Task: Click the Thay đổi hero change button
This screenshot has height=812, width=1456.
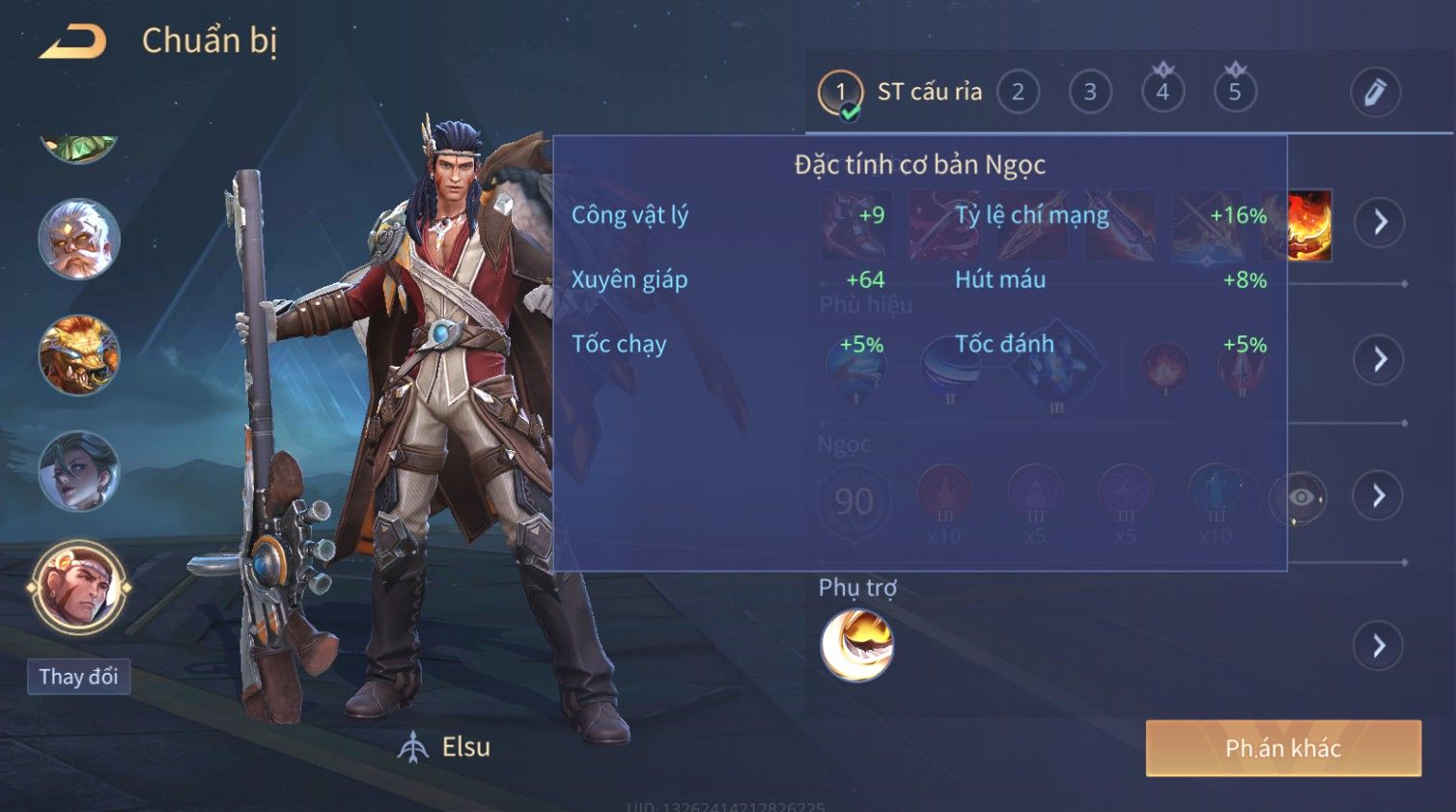Action: coord(78,677)
